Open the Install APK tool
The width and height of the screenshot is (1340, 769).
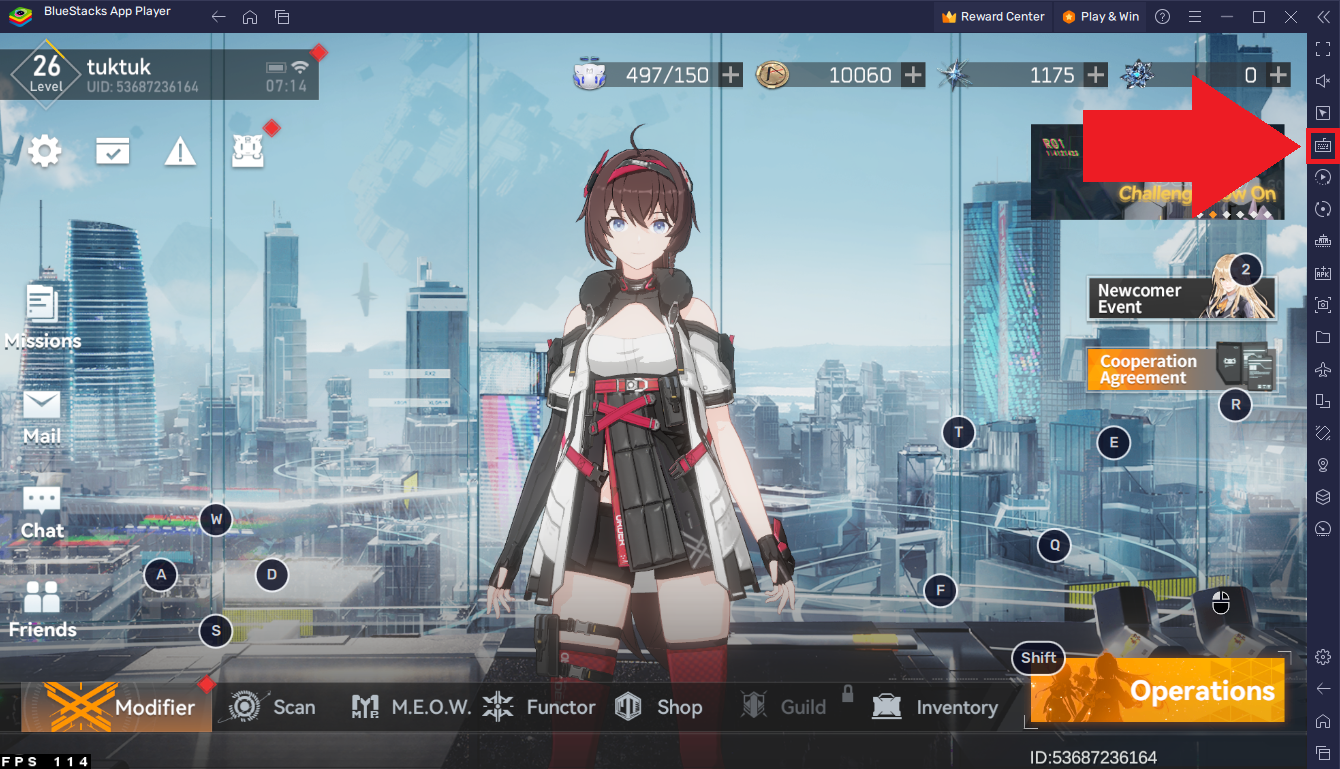(x=1322, y=272)
